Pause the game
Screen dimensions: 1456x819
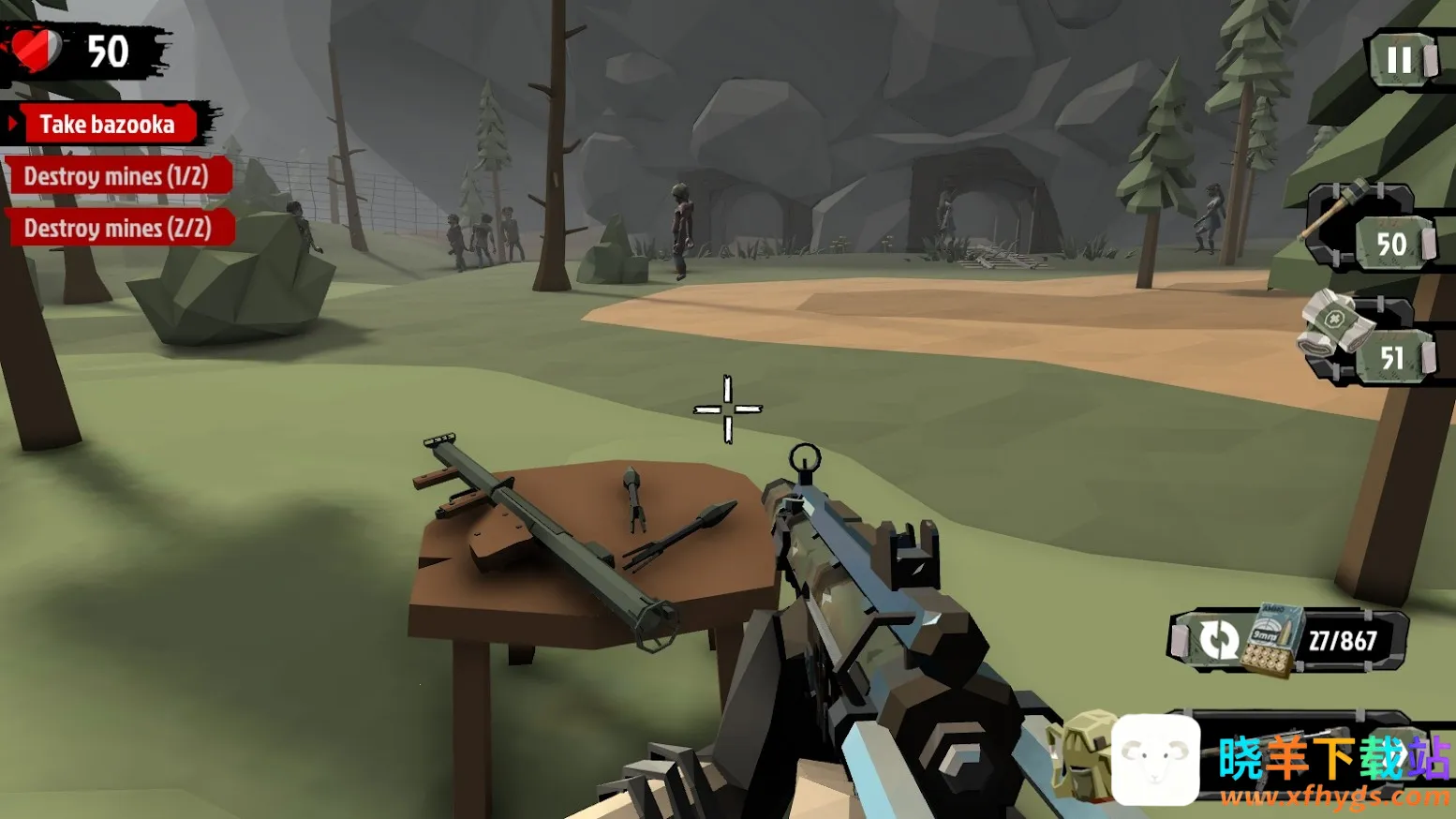(x=1400, y=60)
